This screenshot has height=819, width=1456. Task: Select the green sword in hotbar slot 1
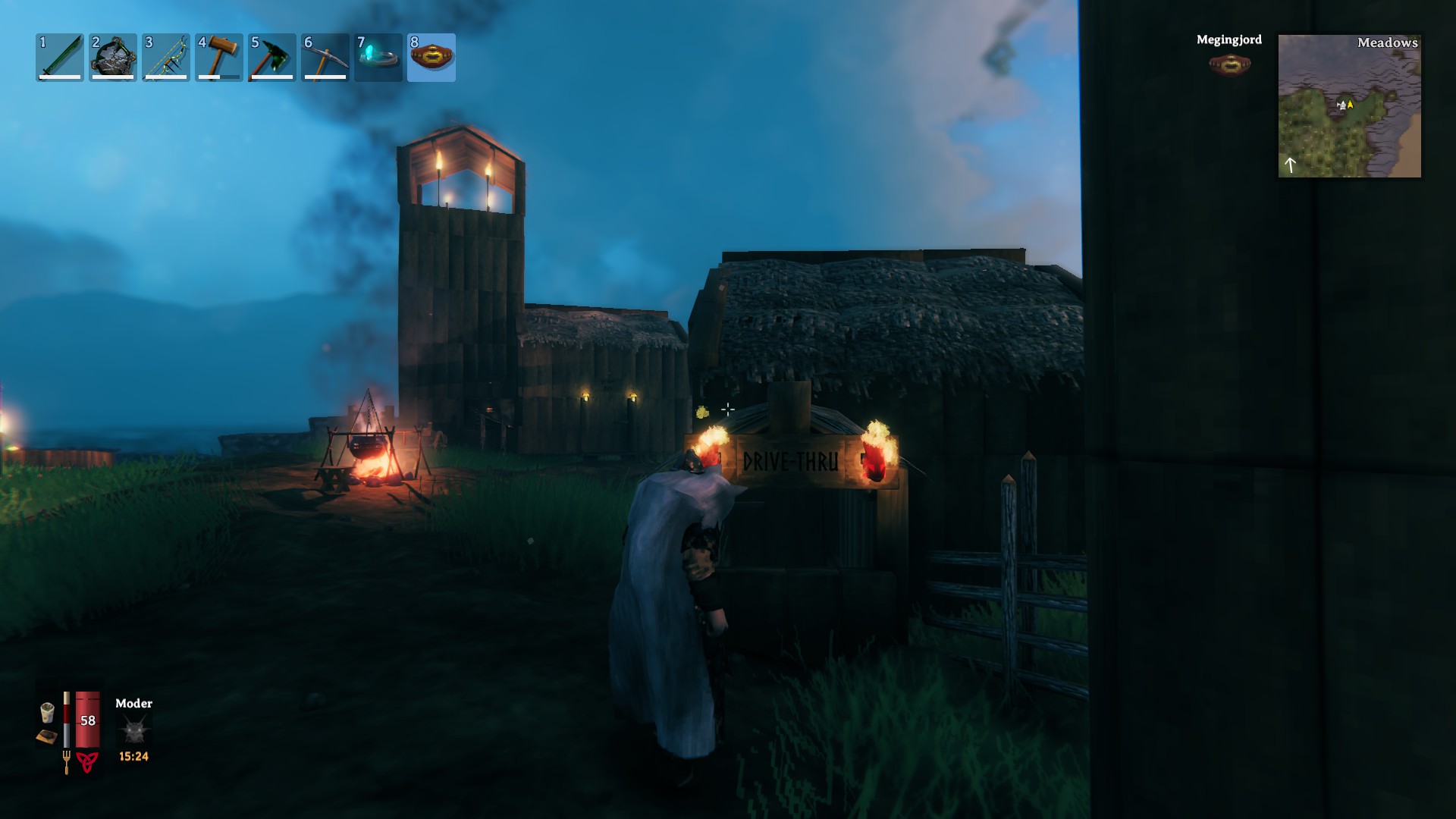(60, 58)
